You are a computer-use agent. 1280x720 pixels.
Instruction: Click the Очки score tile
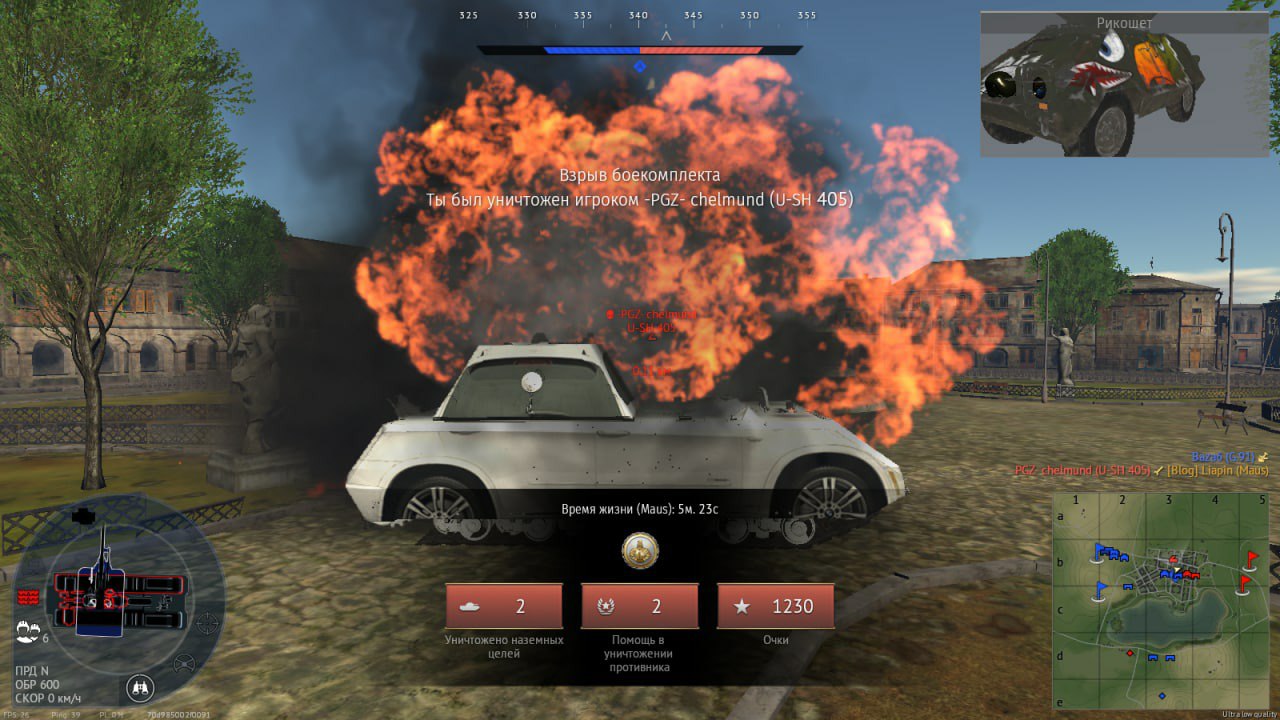click(775, 606)
